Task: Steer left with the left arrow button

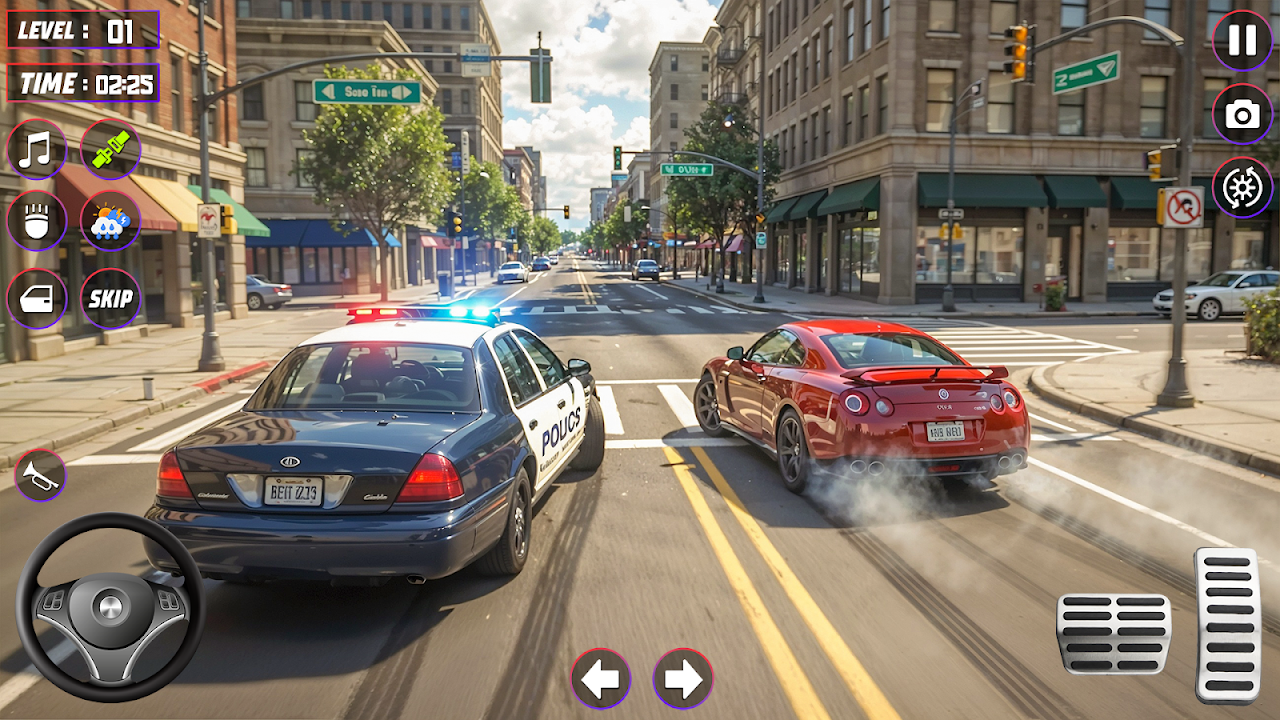Action: click(601, 679)
